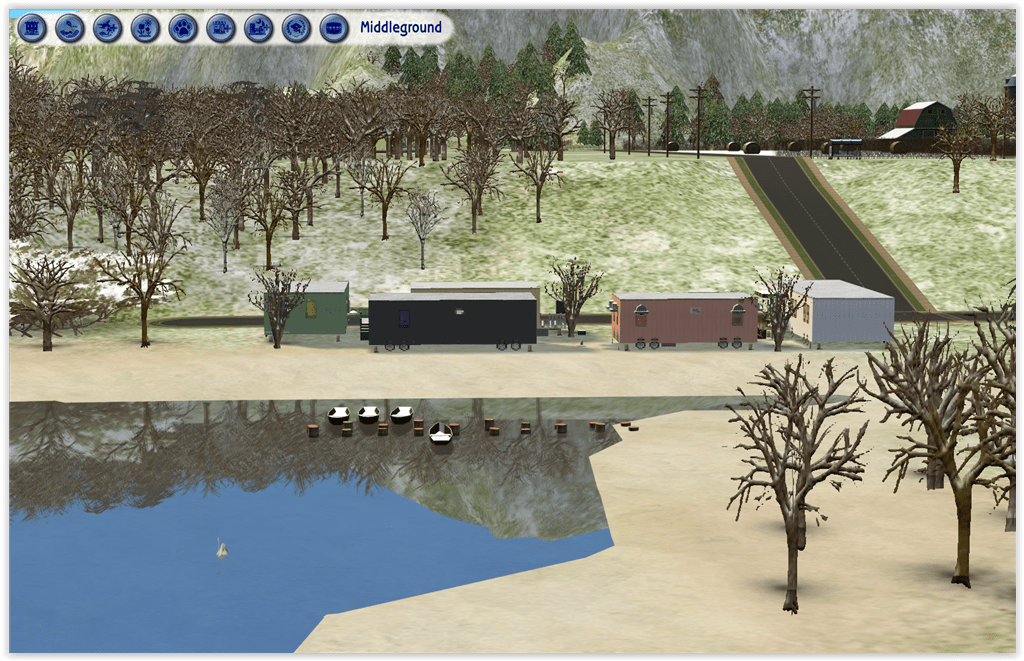Image resolution: width=1024 pixels, height=661 pixels.
Task: Choose the flowers and sun seasons icon
Action: tap(145, 28)
